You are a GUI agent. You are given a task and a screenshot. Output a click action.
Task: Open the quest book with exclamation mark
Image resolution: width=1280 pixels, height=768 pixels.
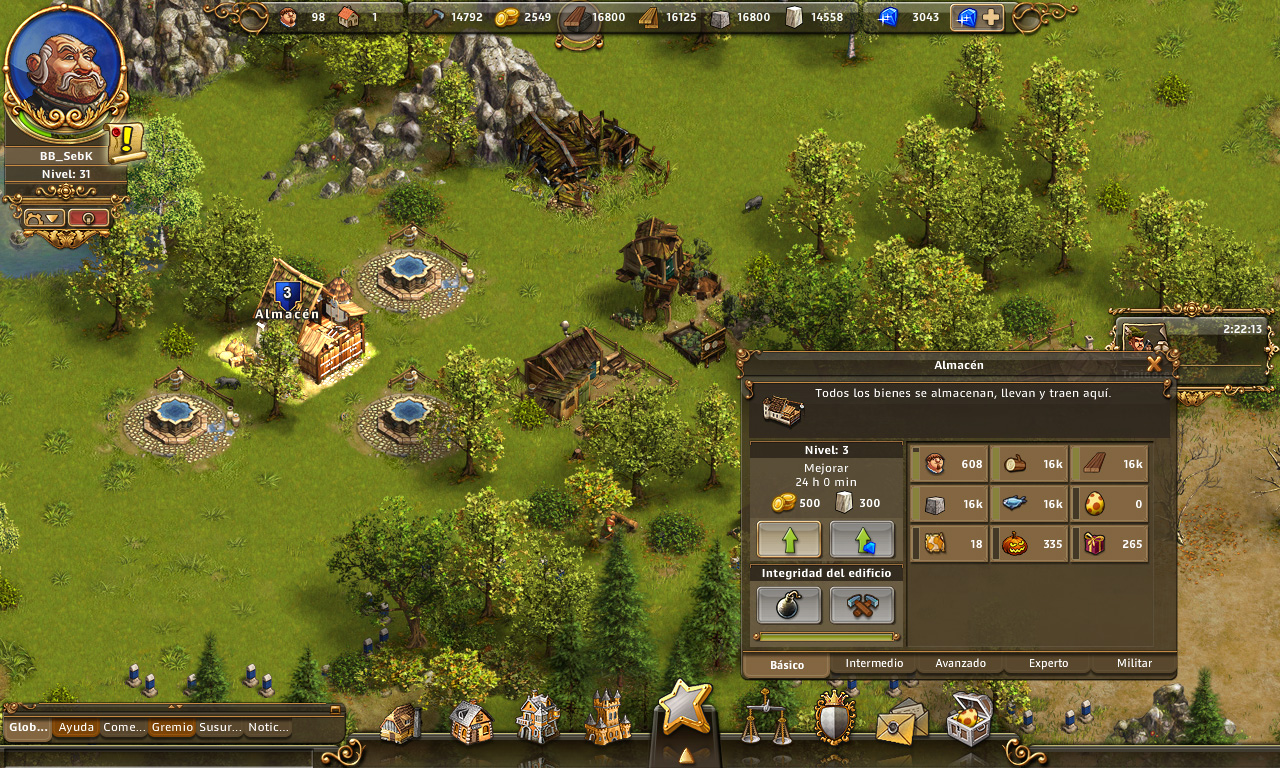pos(126,142)
